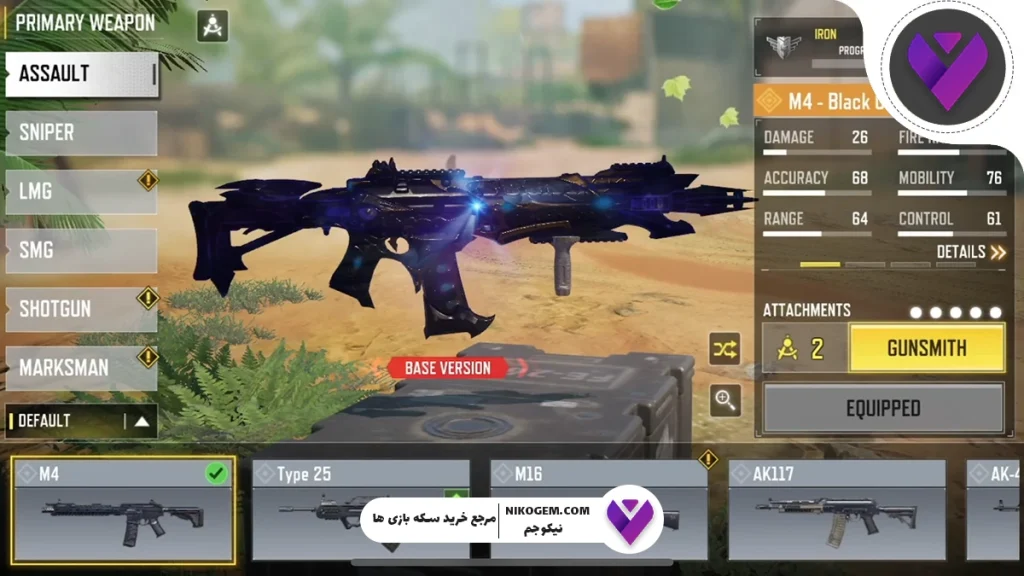The height and width of the screenshot is (576, 1024).
Task: Select the AK117 weapon card
Action: 836,509
